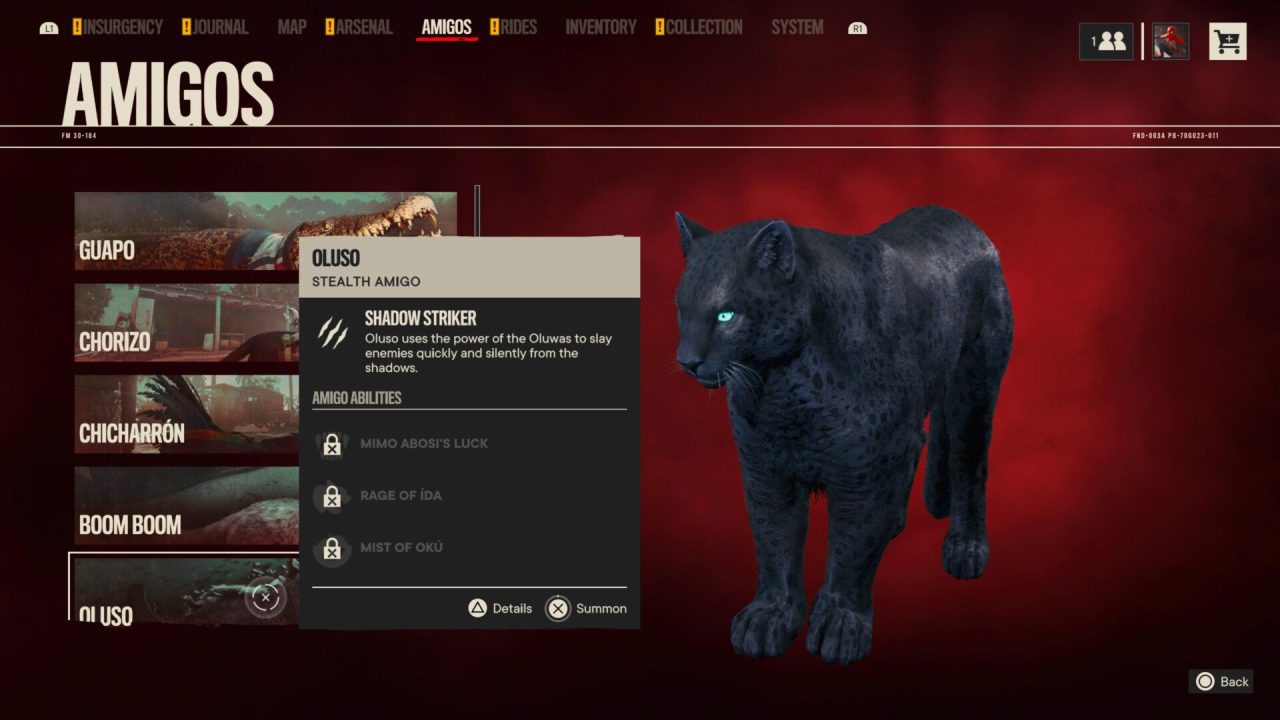Click the co-op players icon
1280x720 pixels.
tap(1106, 40)
